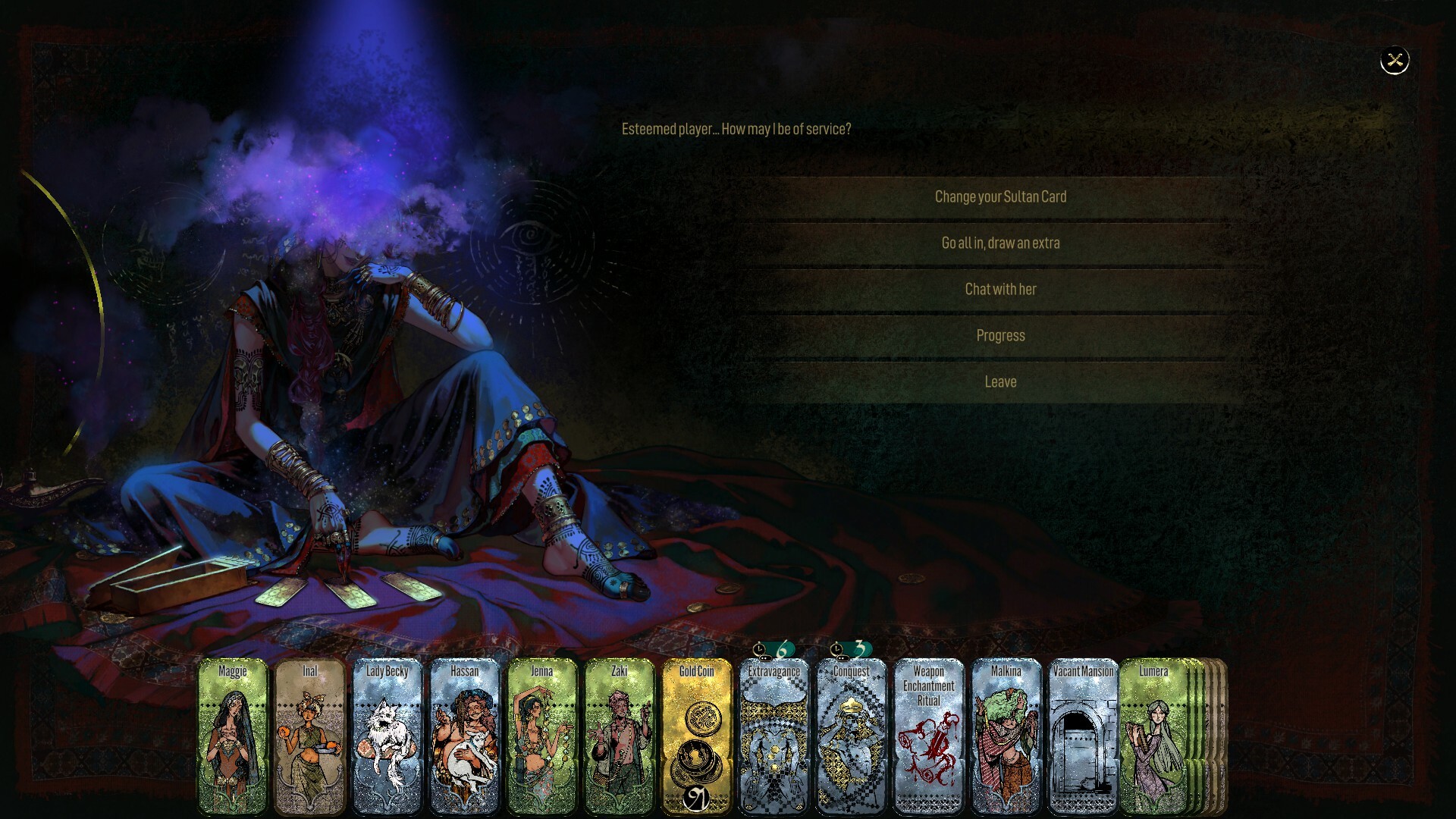Pick the Zaki card
The height and width of the screenshot is (819, 1456).
[620, 736]
